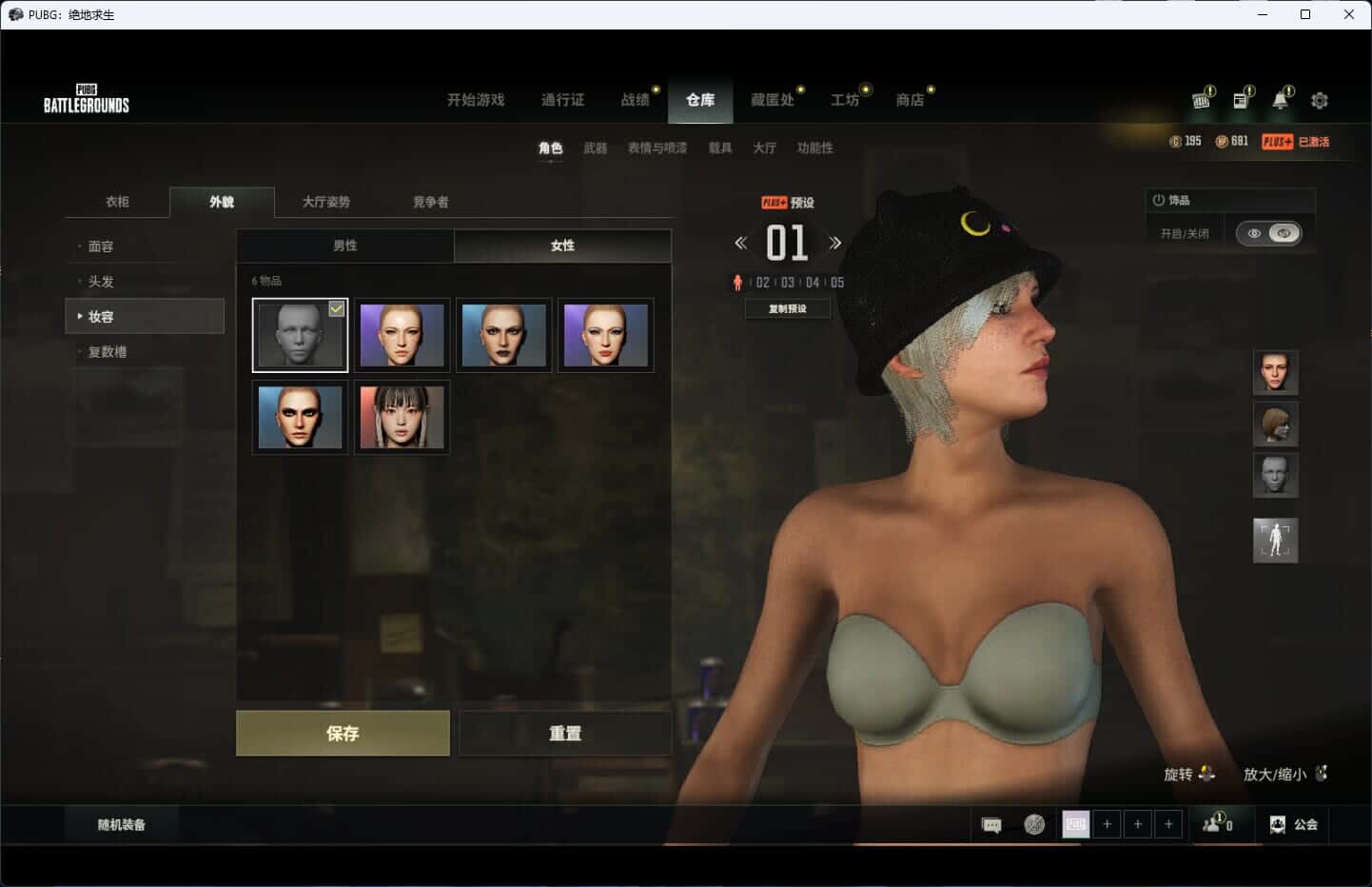Select the 头发 hair category
This screenshot has width=1372, height=887.
pyautogui.click(x=101, y=282)
